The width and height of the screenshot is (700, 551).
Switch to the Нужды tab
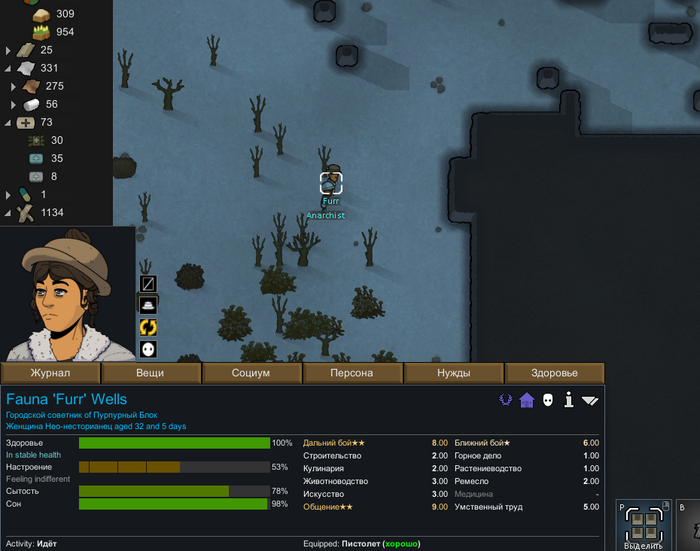pyautogui.click(x=453, y=373)
